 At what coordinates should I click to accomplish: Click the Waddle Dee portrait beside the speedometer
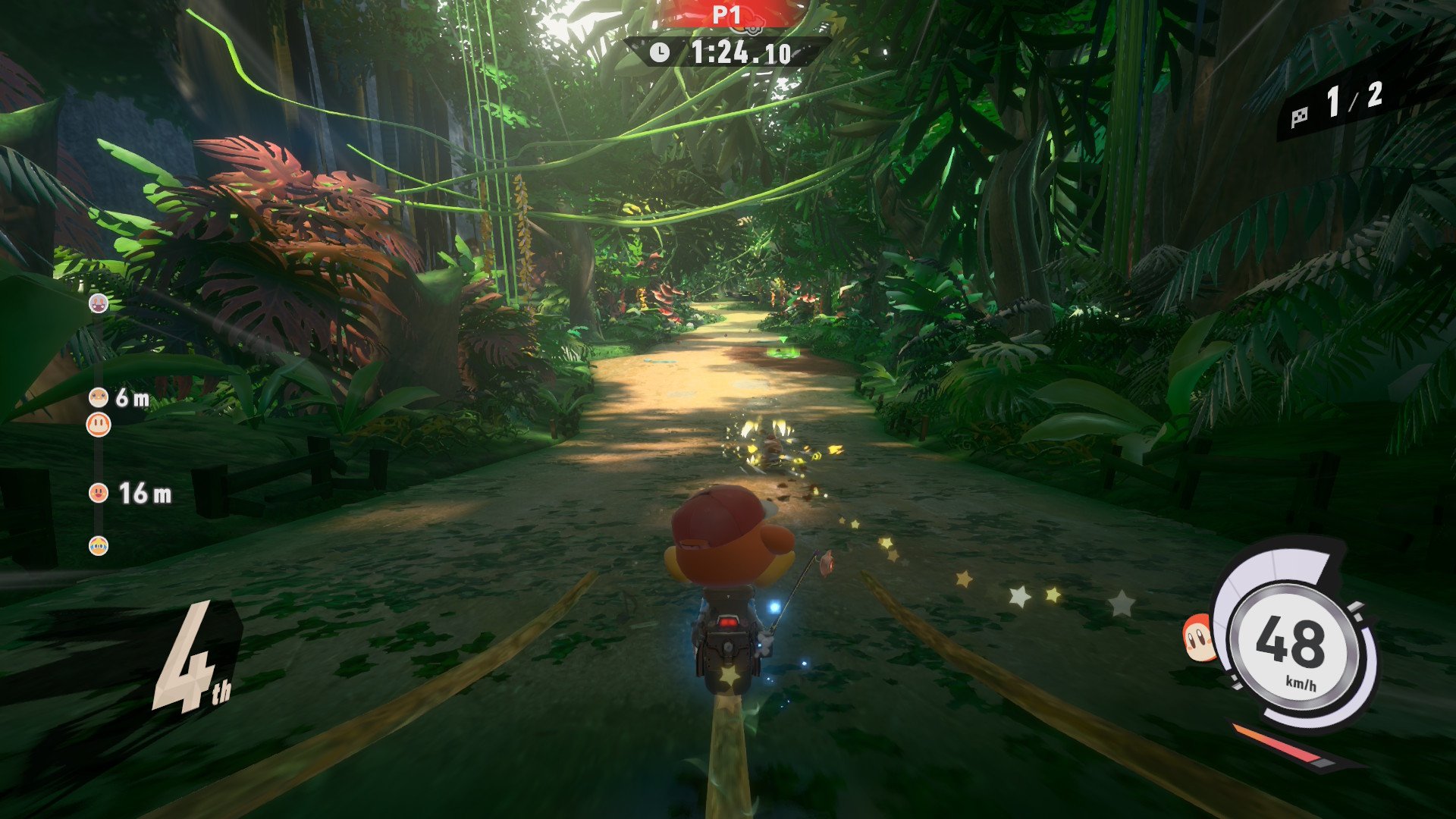[1198, 639]
